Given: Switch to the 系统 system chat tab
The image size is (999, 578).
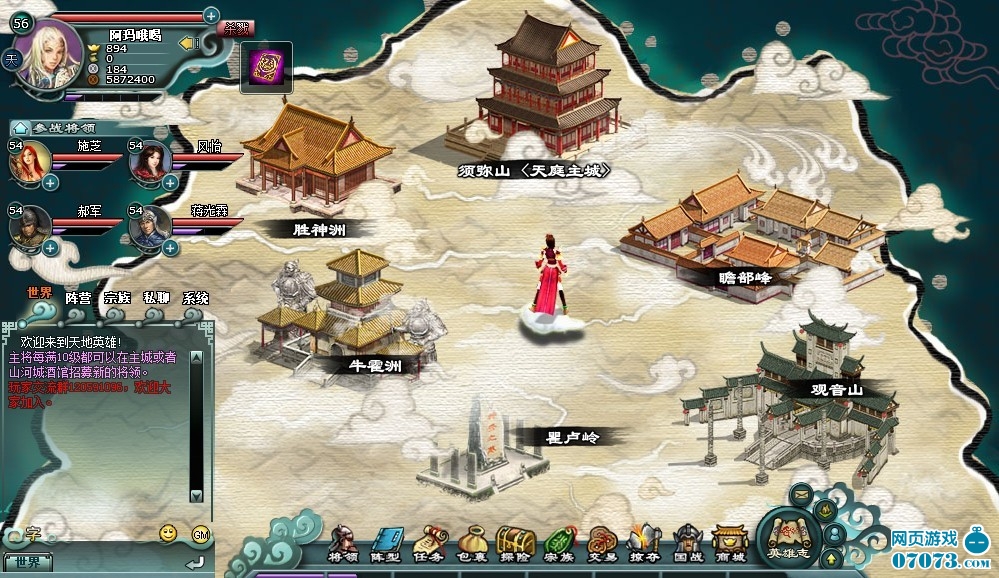Looking at the screenshot, I should [195, 297].
